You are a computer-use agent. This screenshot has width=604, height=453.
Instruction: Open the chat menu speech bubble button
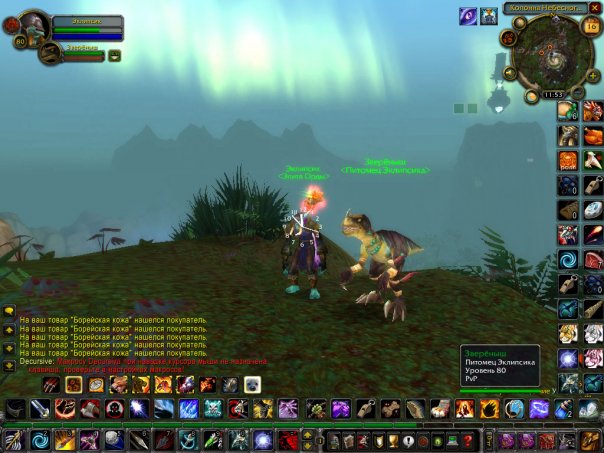pyautogui.click(x=8, y=312)
